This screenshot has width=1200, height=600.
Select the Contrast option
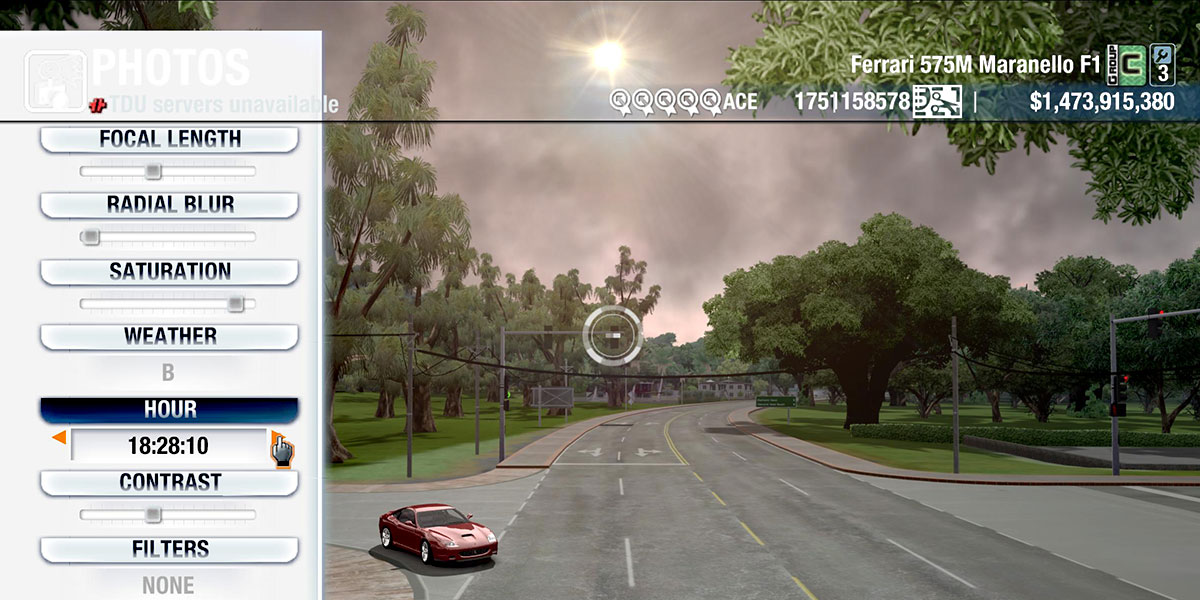169,482
